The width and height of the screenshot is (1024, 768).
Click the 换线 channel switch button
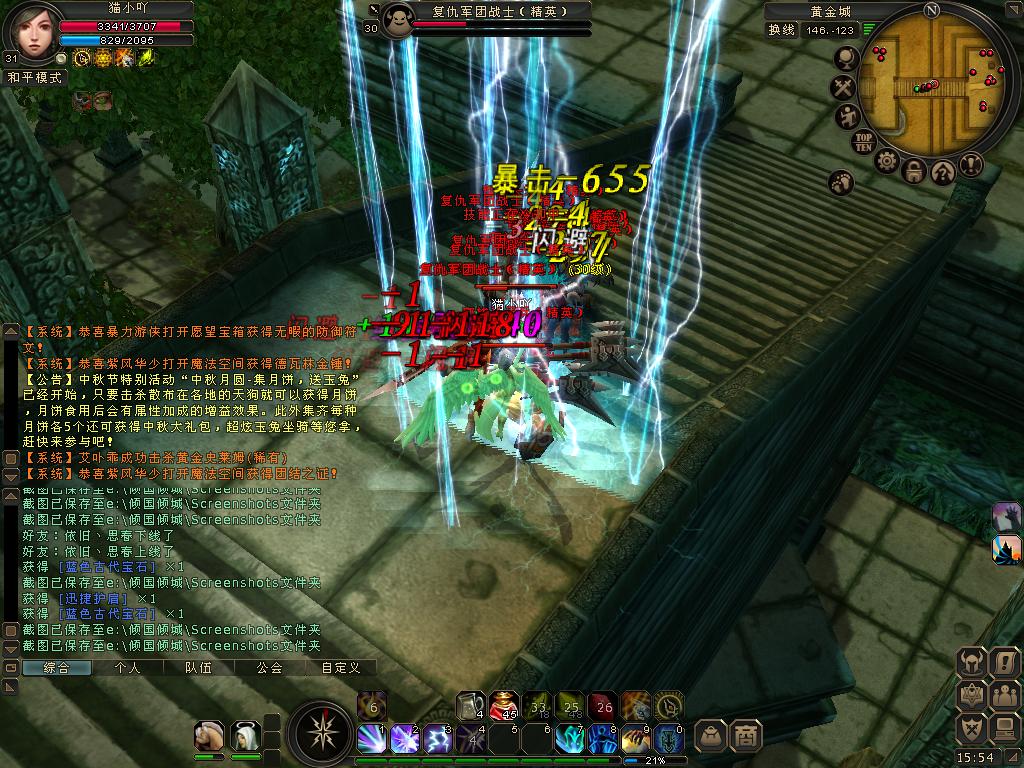tap(781, 30)
